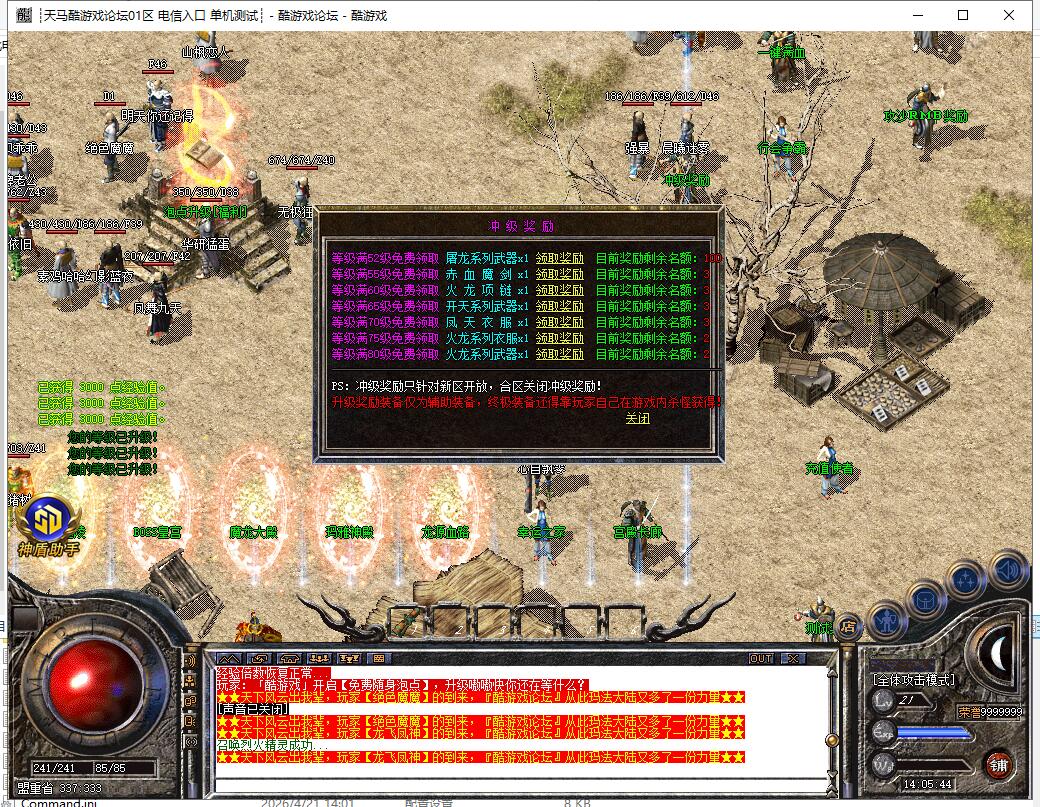The image size is (1040, 807).
Task: Claim the level 75 火龙系列衣服 reward
Action: pyautogui.click(x=560, y=338)
